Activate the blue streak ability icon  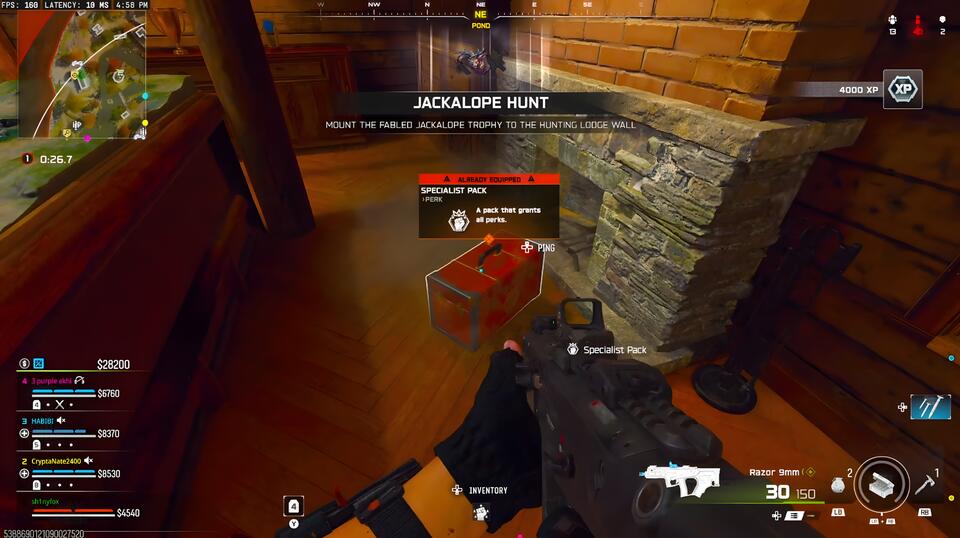point(930,407)
